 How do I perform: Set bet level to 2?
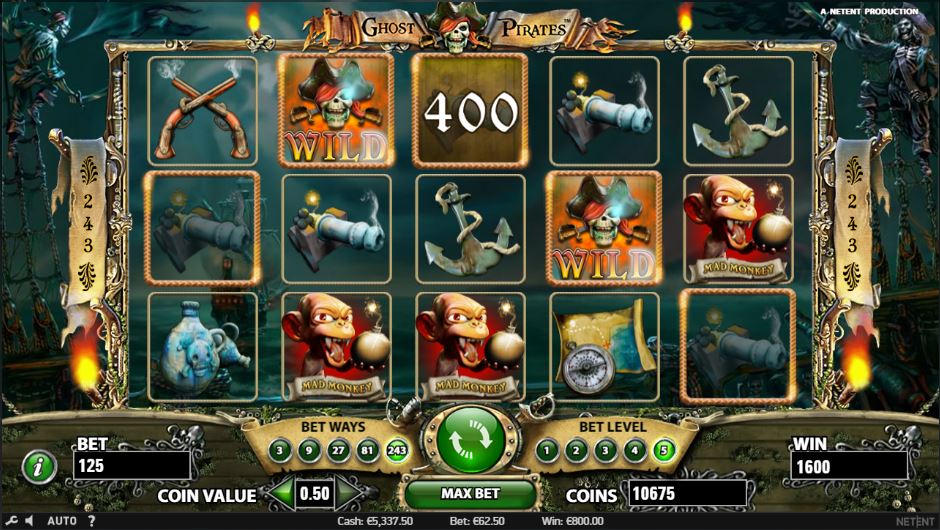click(x=575, y=451)
